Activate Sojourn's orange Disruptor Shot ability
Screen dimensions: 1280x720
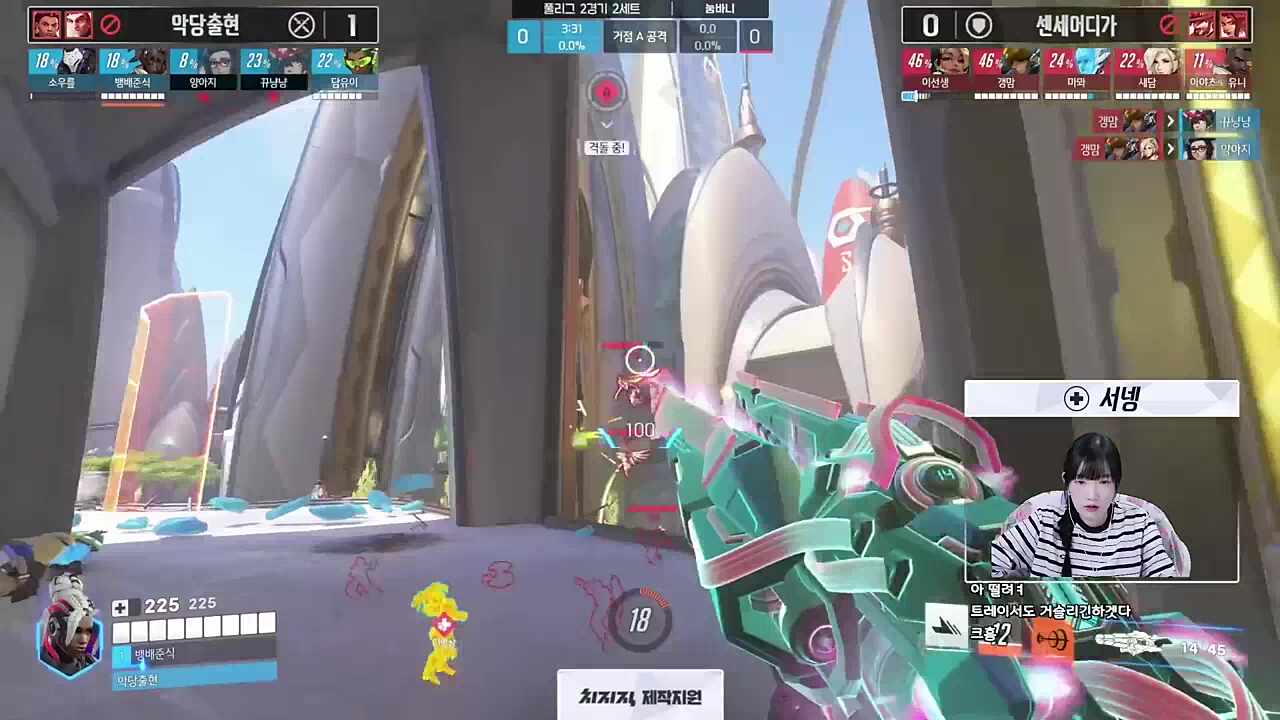(x=1050, y=640)
